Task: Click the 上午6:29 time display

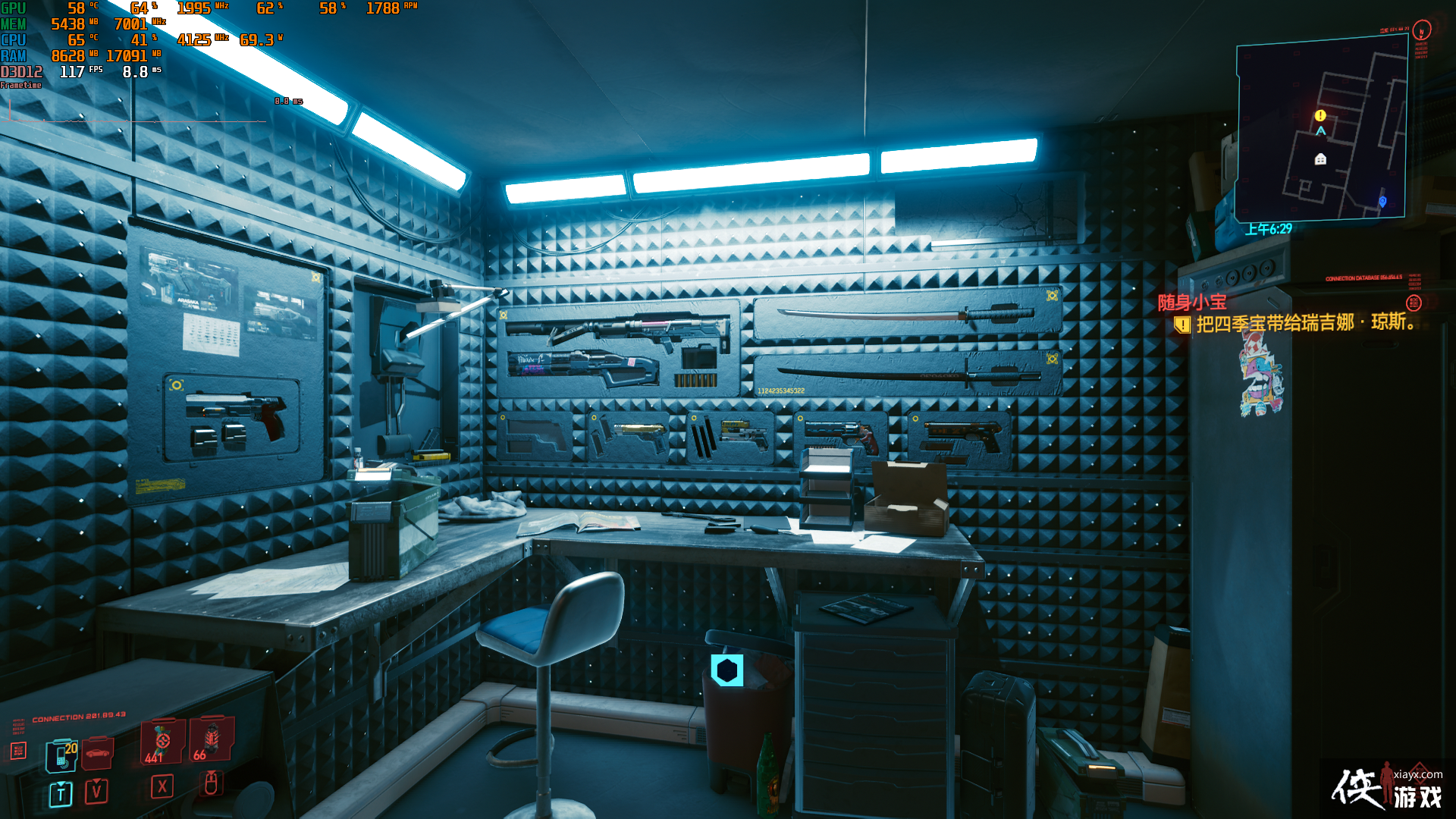Action: (1269, 228)
